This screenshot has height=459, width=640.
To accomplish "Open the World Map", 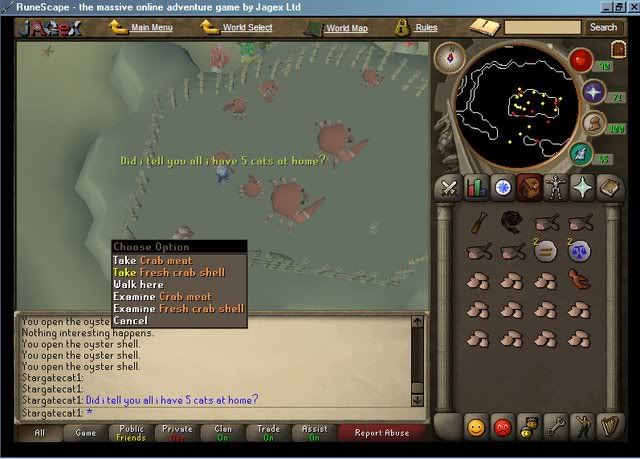I will [x=346, y=28].
